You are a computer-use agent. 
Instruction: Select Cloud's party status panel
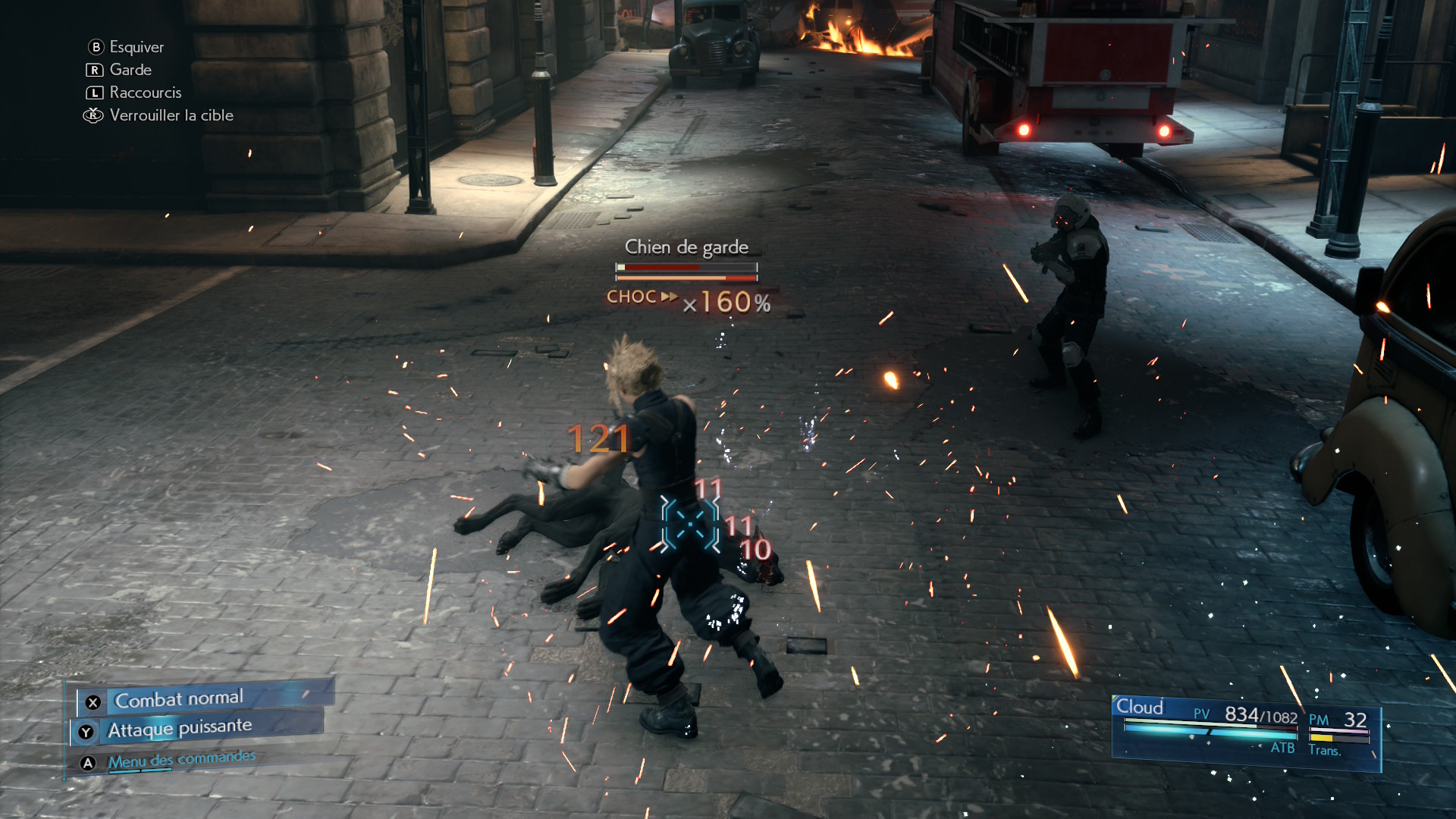(x=1244, y=731)
